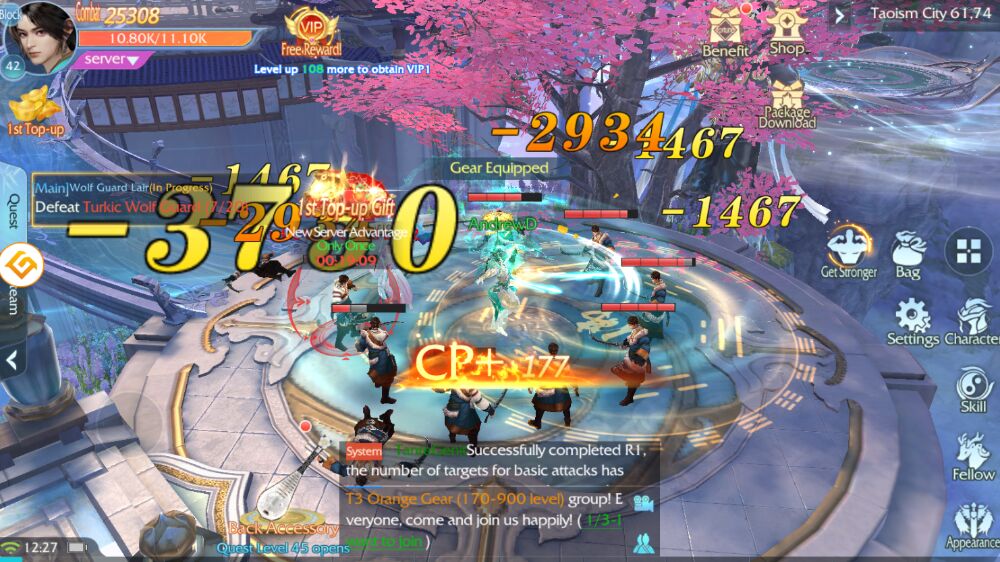Open the Appearance menu

coord(973,526)
